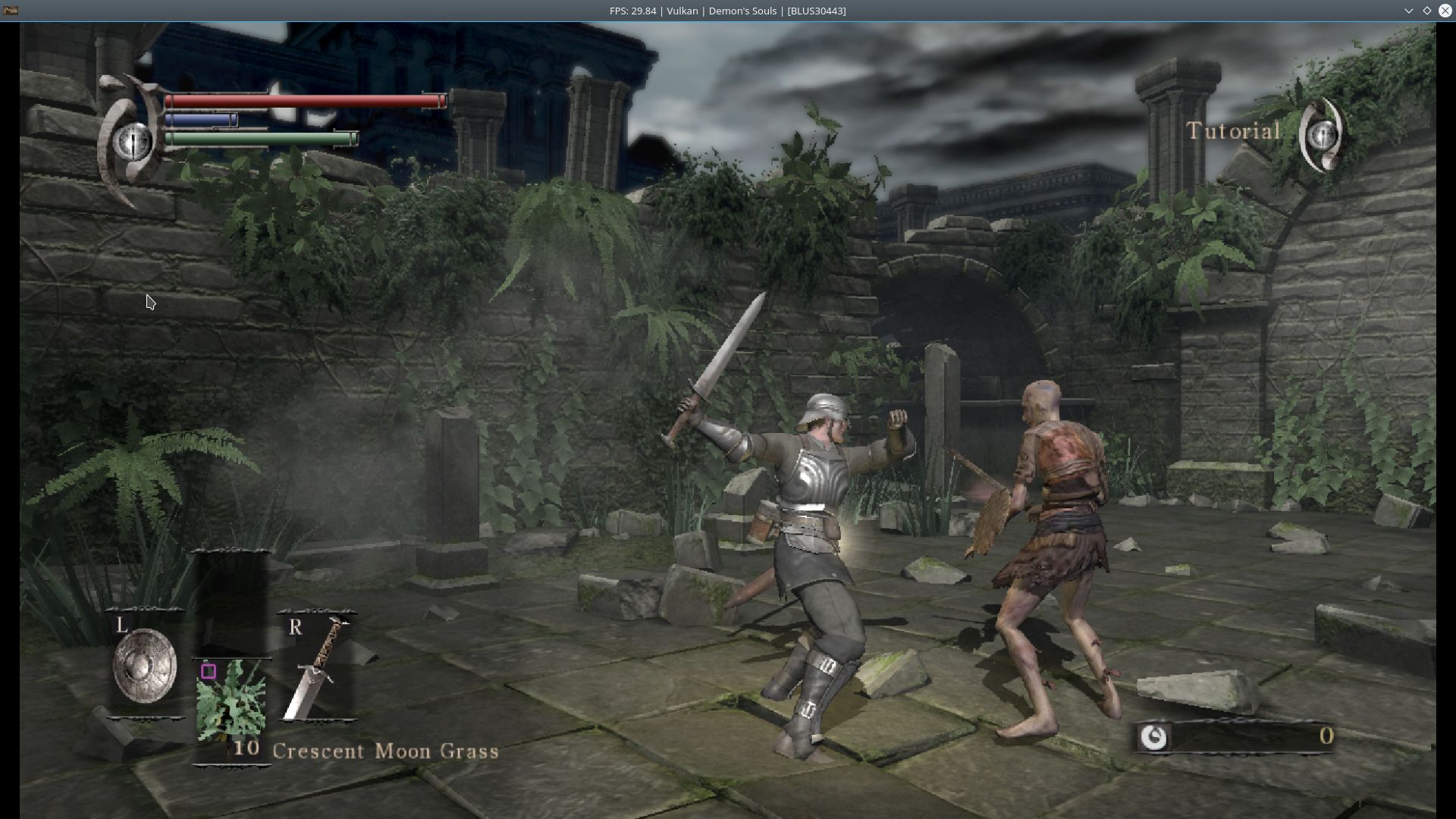Image resolution: width=1456 pixels, height=819 pixels.
Task: Click the minimize chevron in the titlebar
Action: [x=1409, y=11]
